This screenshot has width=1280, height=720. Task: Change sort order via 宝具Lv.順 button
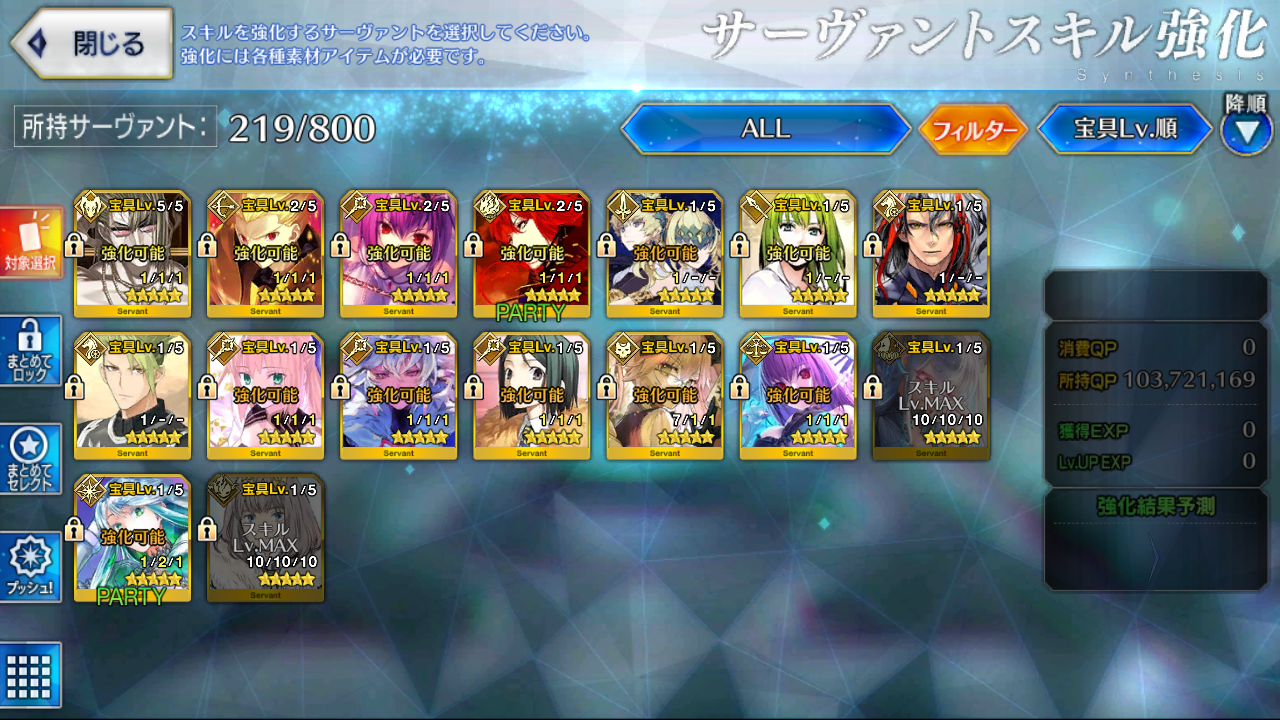pyautogui.click(x=1125, y=129)
